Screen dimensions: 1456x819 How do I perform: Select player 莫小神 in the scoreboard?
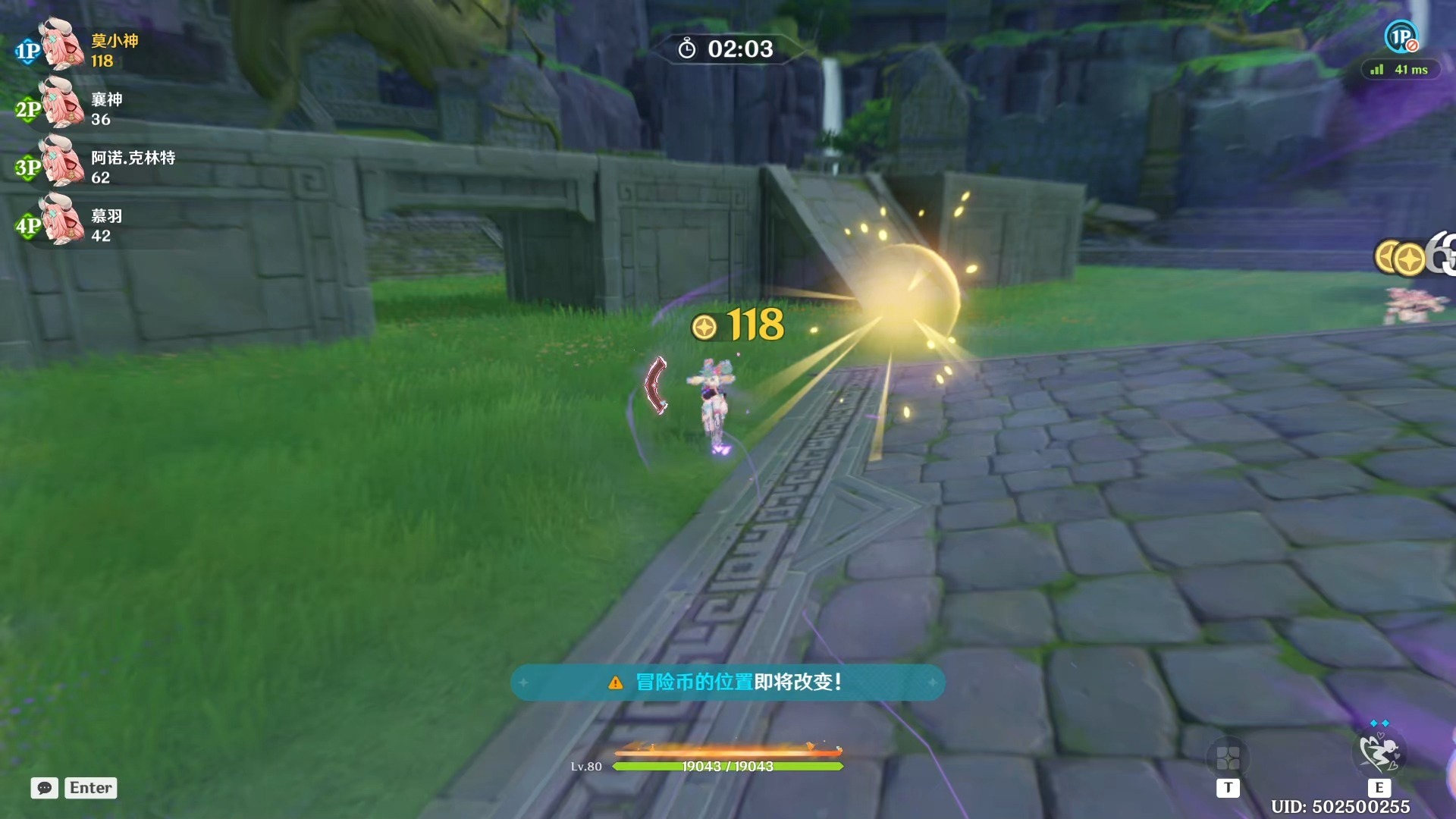click(114, 41)
